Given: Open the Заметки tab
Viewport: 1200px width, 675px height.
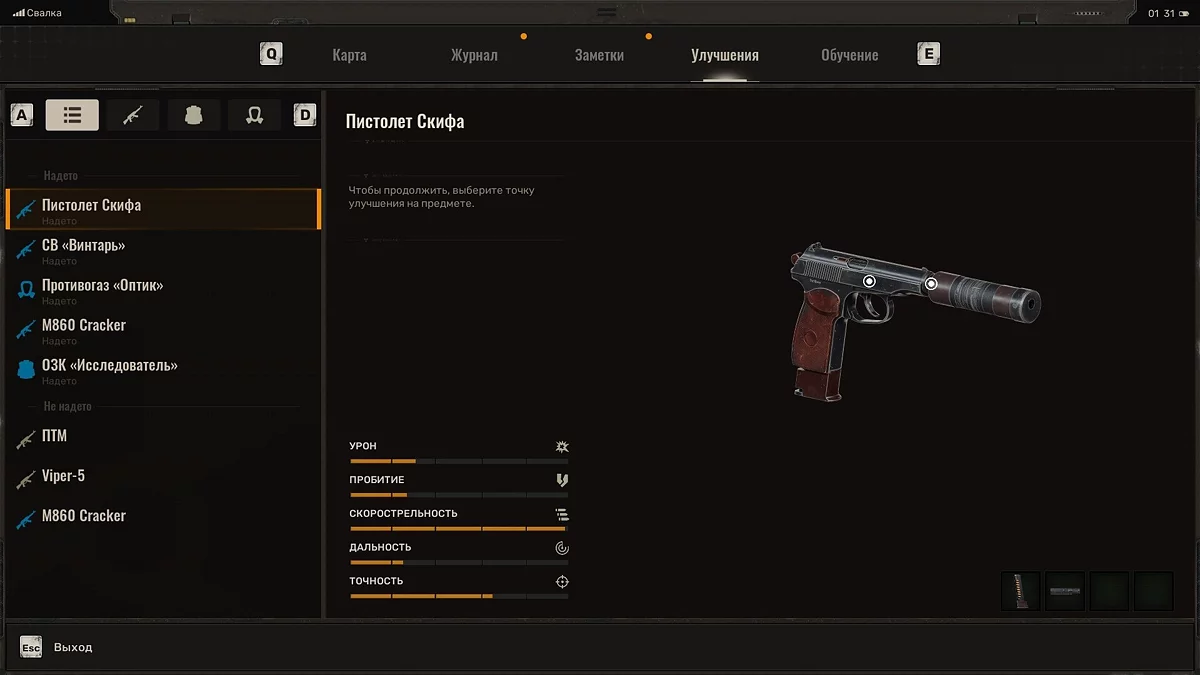Looking at the screenshot, I should click(x=599, y=55).
